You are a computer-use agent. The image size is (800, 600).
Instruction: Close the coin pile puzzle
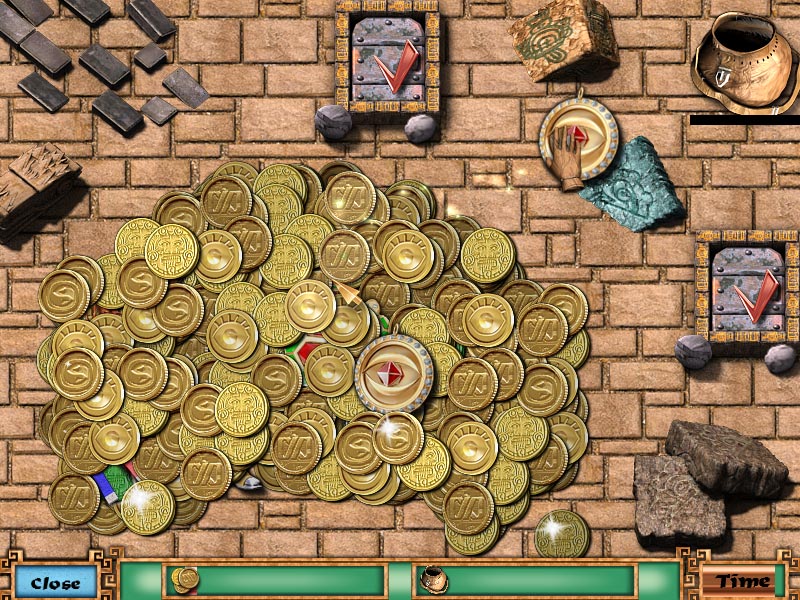pyautogui.click(x=55, y=581)
